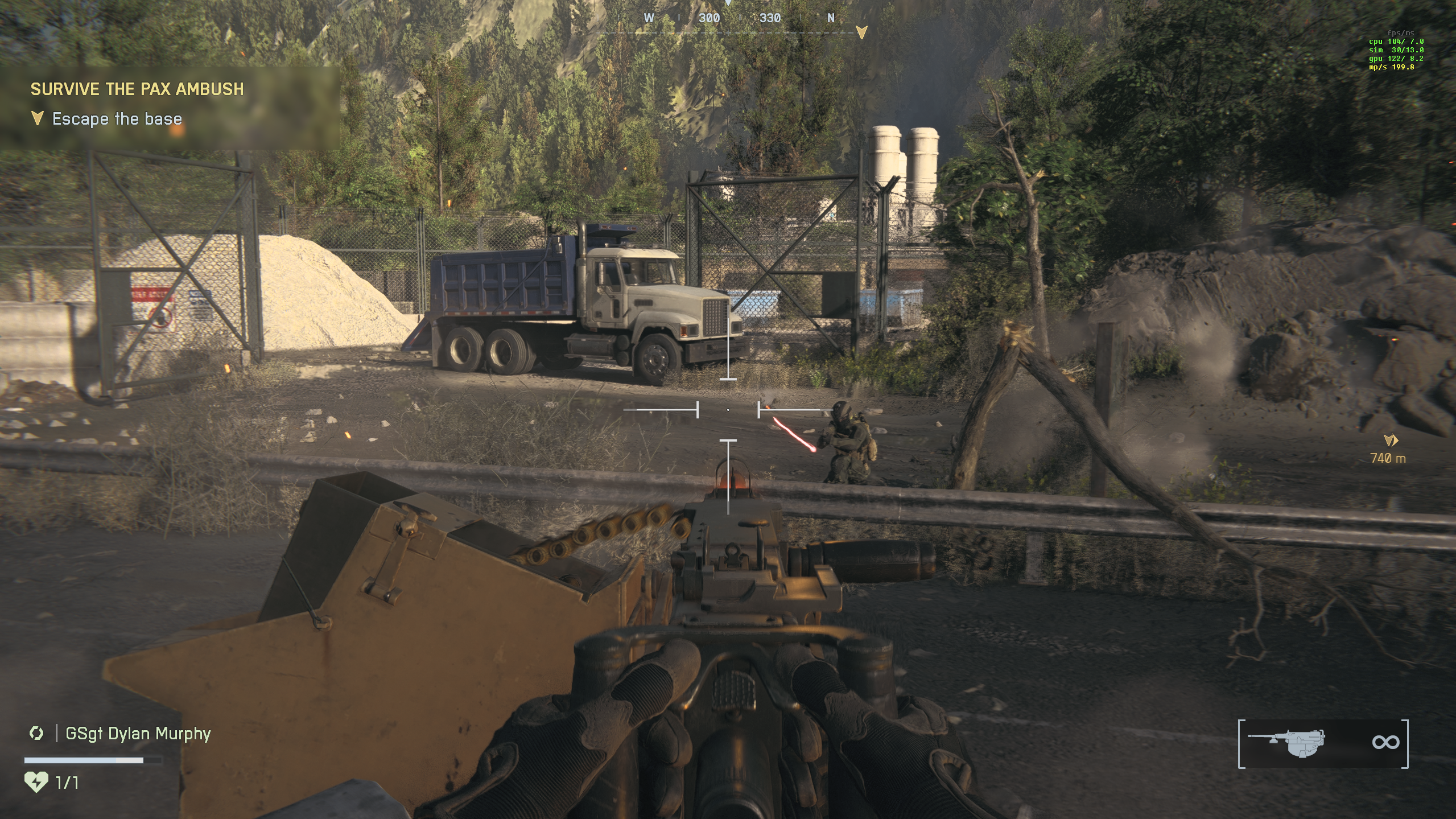The height and width of the screenshot is (819, 1456).
Task: Click the heart revive icon
Action: tap(36, 782)
